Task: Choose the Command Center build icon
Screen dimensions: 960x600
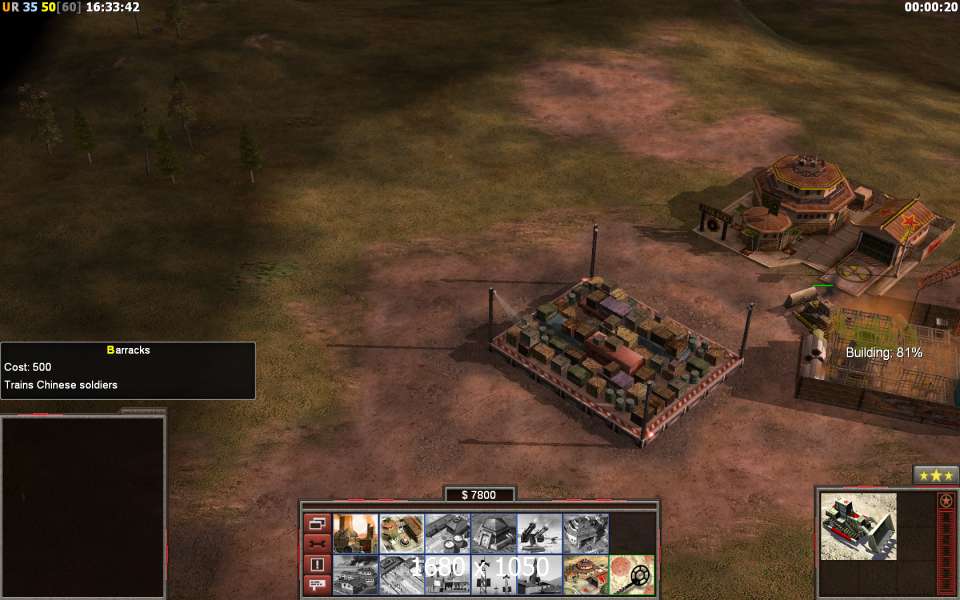Action: (x=585, y=574)
